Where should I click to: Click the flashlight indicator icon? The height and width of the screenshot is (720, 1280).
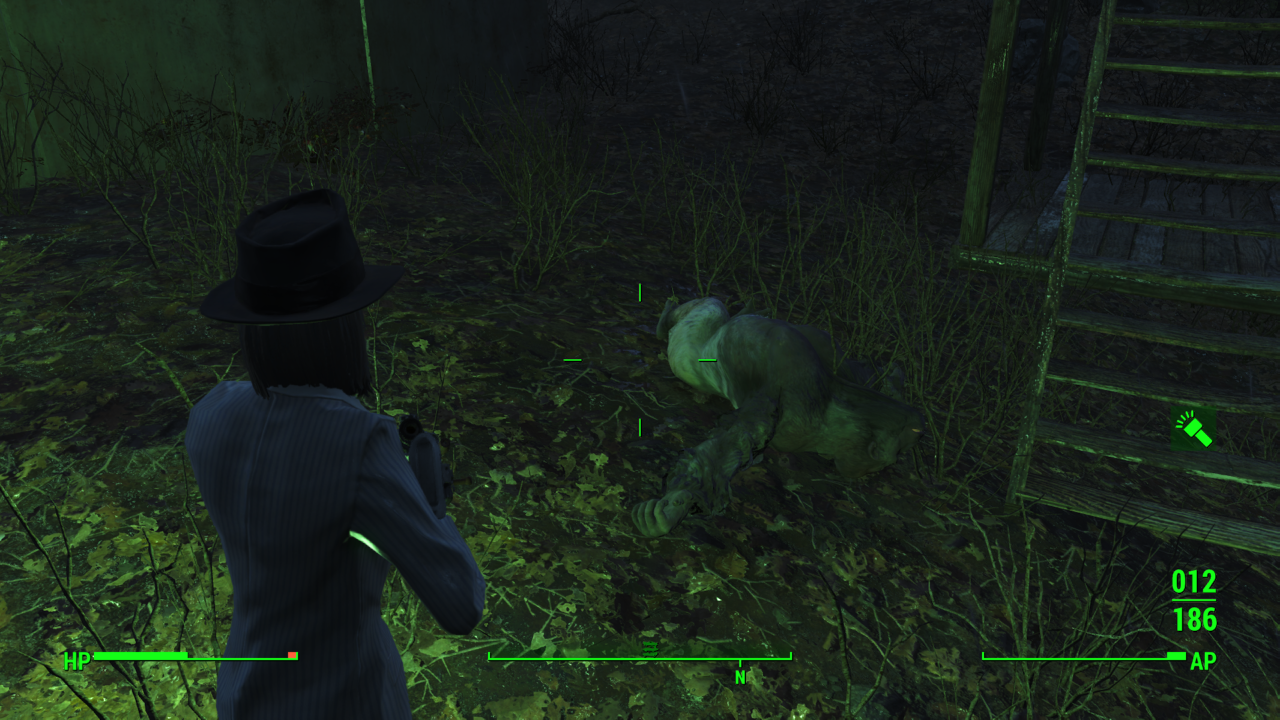coord(1193,428)
